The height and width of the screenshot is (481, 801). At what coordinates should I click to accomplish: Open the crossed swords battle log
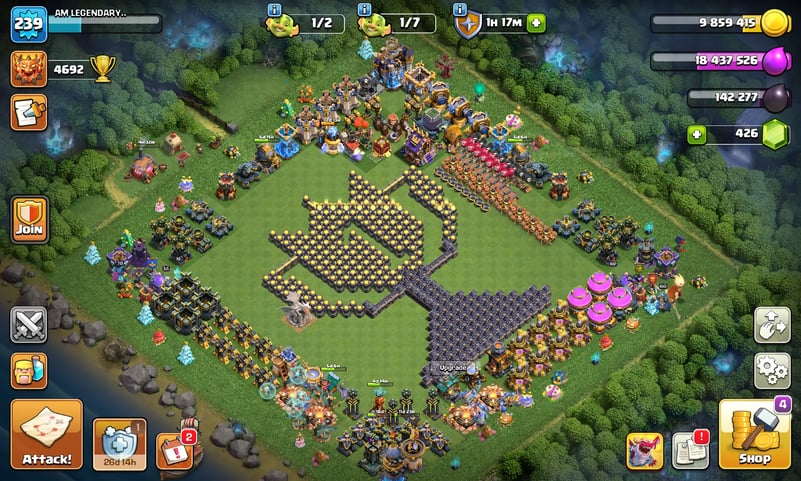click(x=29, y=325)
